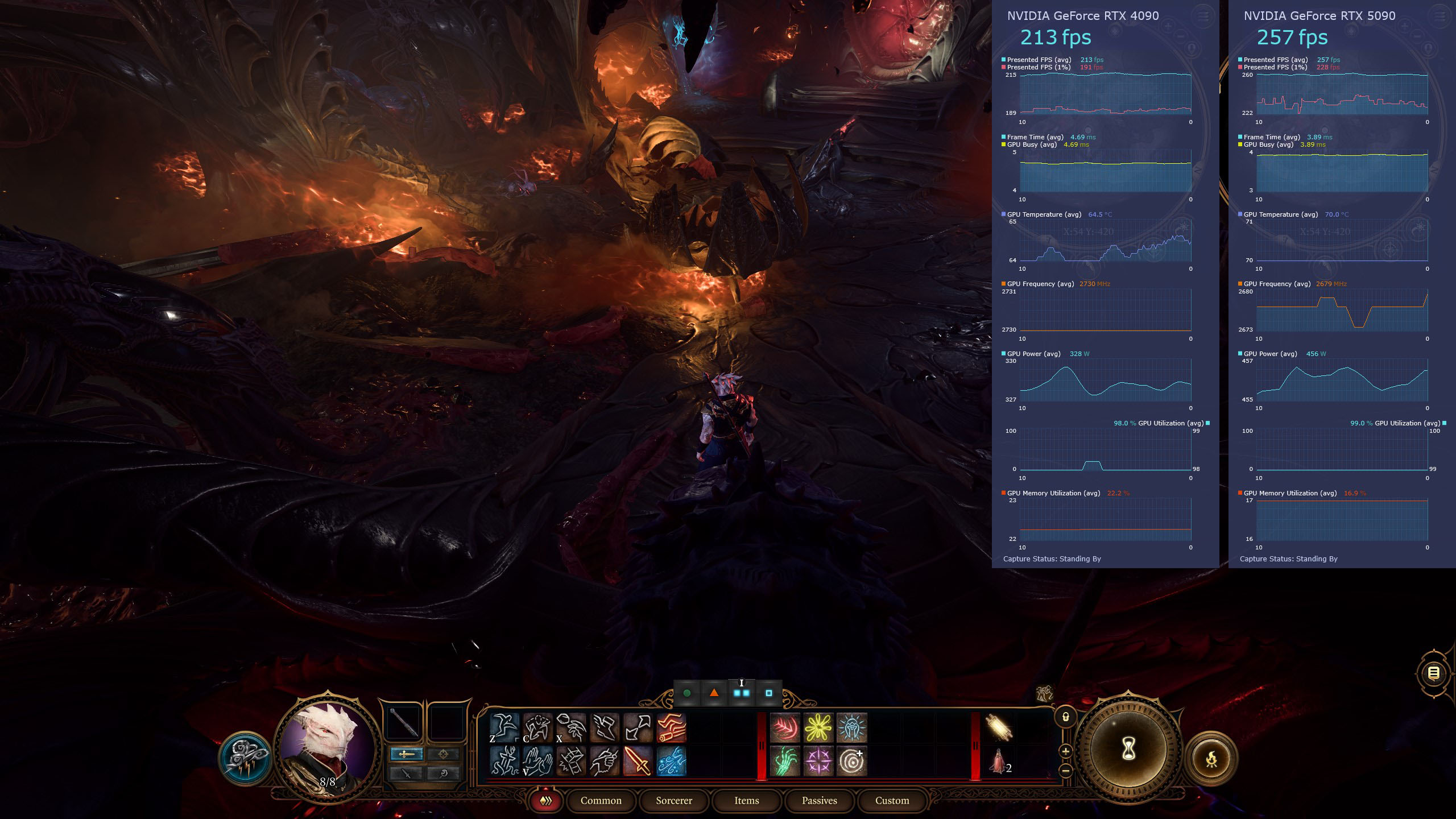1456x819 pixels.
Task: Use the red potion flask item
Action: coord(998,762)
